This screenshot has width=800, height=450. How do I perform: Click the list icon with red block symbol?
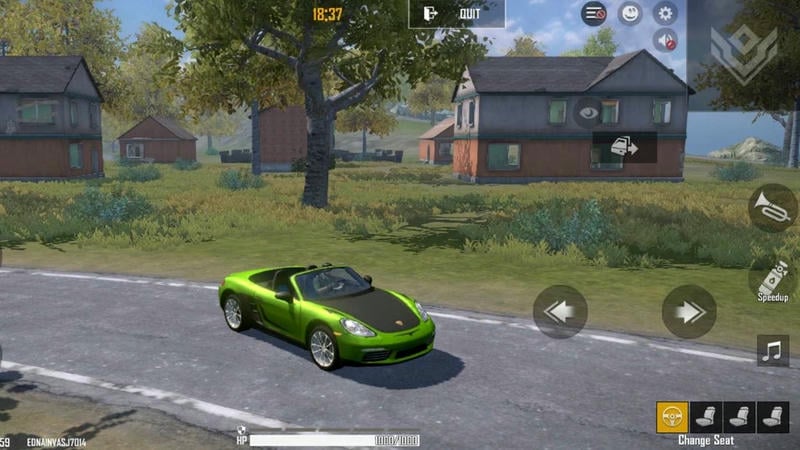point(594,13)
